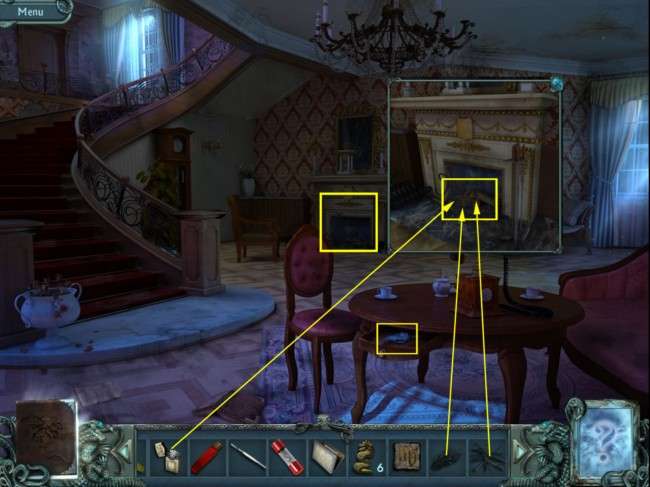650x487 pixels.
Task: Pick the thin metal needle item
Action: [x=244, y=456]
